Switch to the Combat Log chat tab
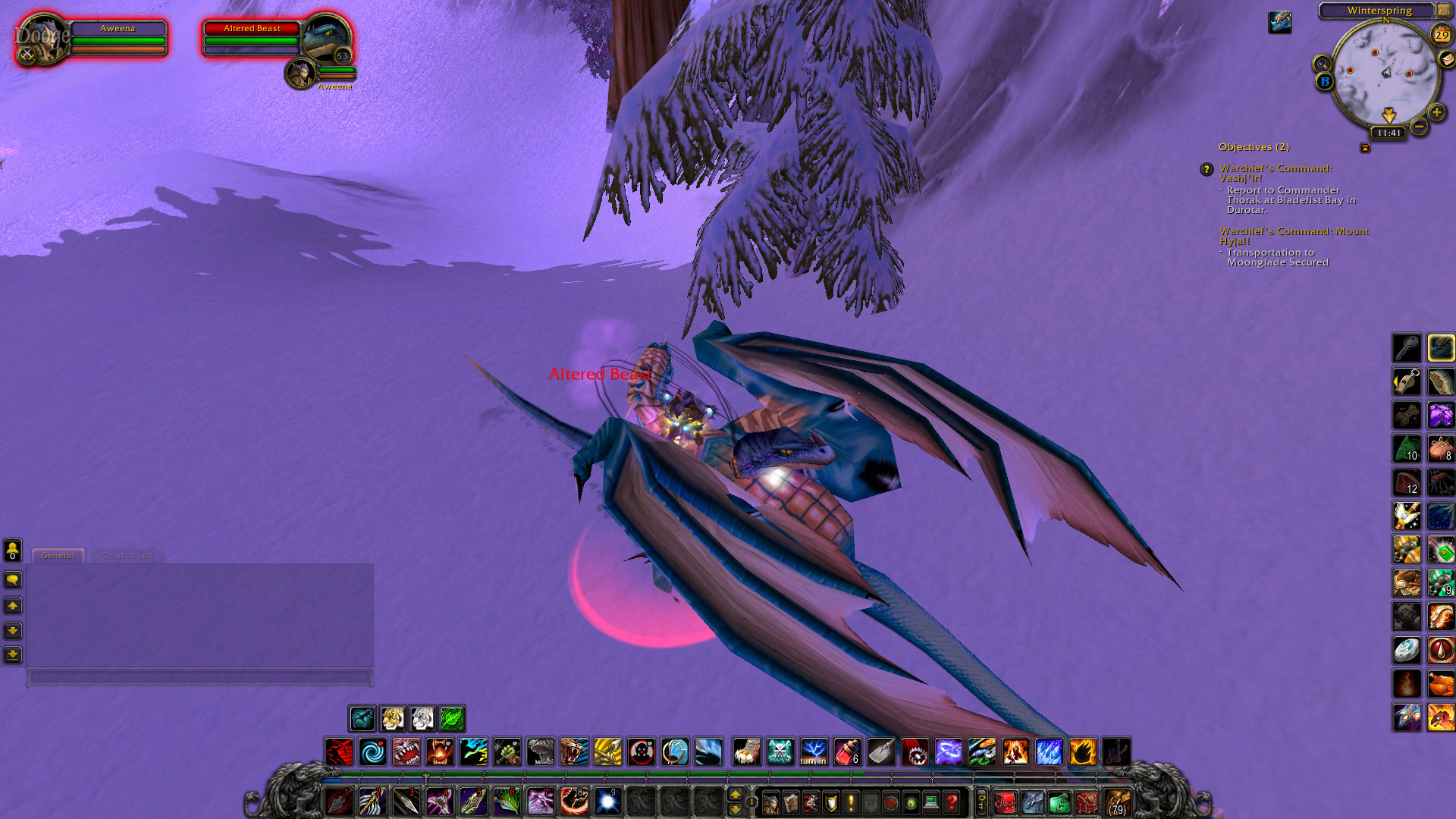1456x819 pixels. point(127,555)
